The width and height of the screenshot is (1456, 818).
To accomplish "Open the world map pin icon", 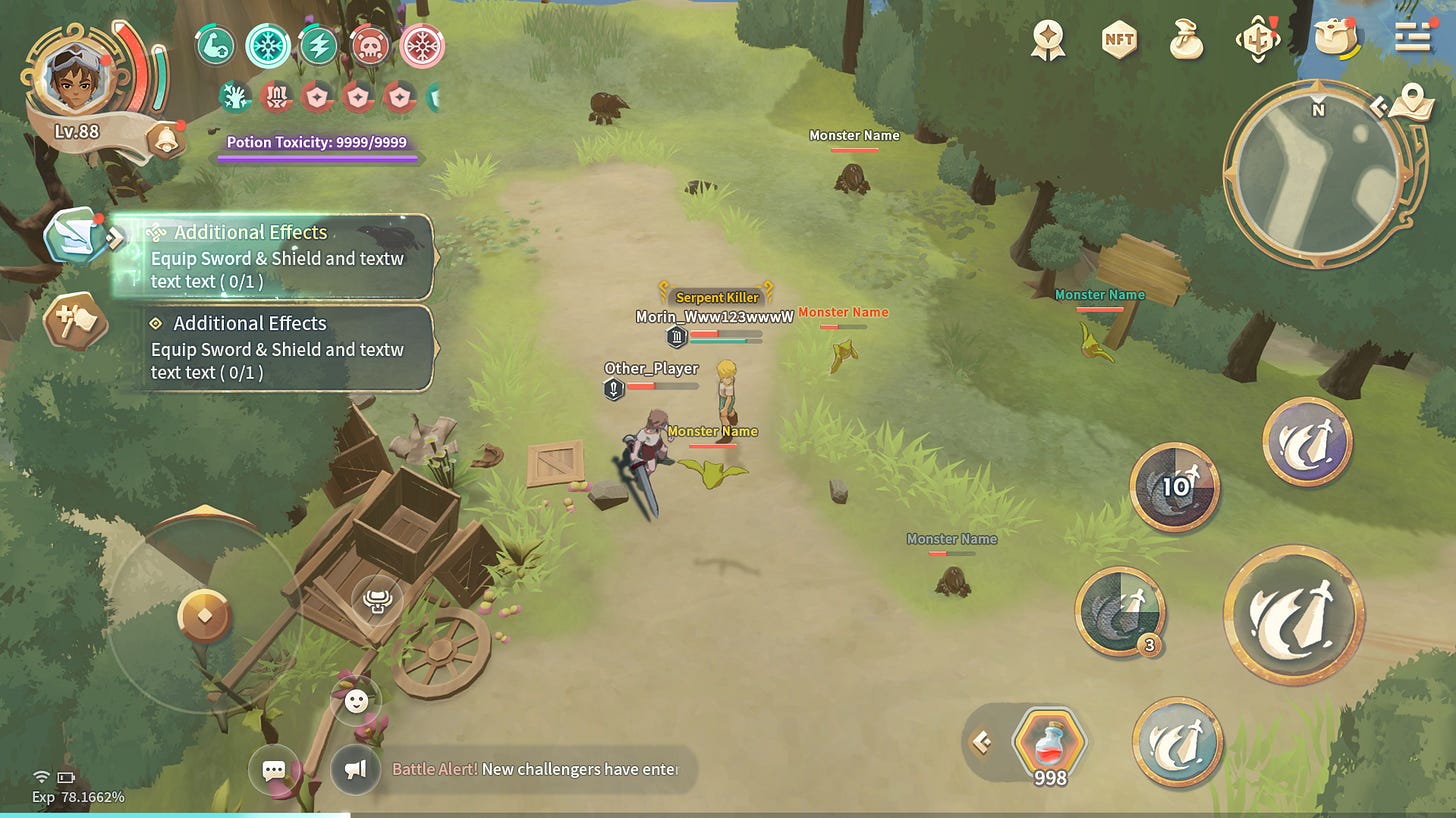I will (1410, 102).
